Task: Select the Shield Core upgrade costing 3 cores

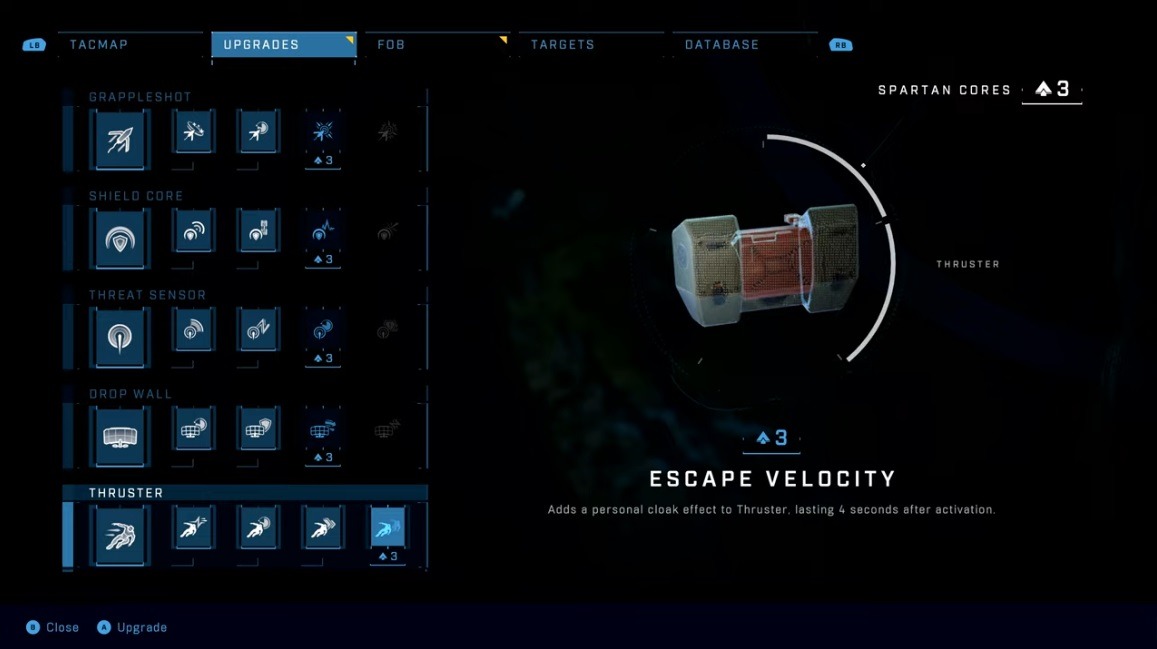Action: coord(323,231)
